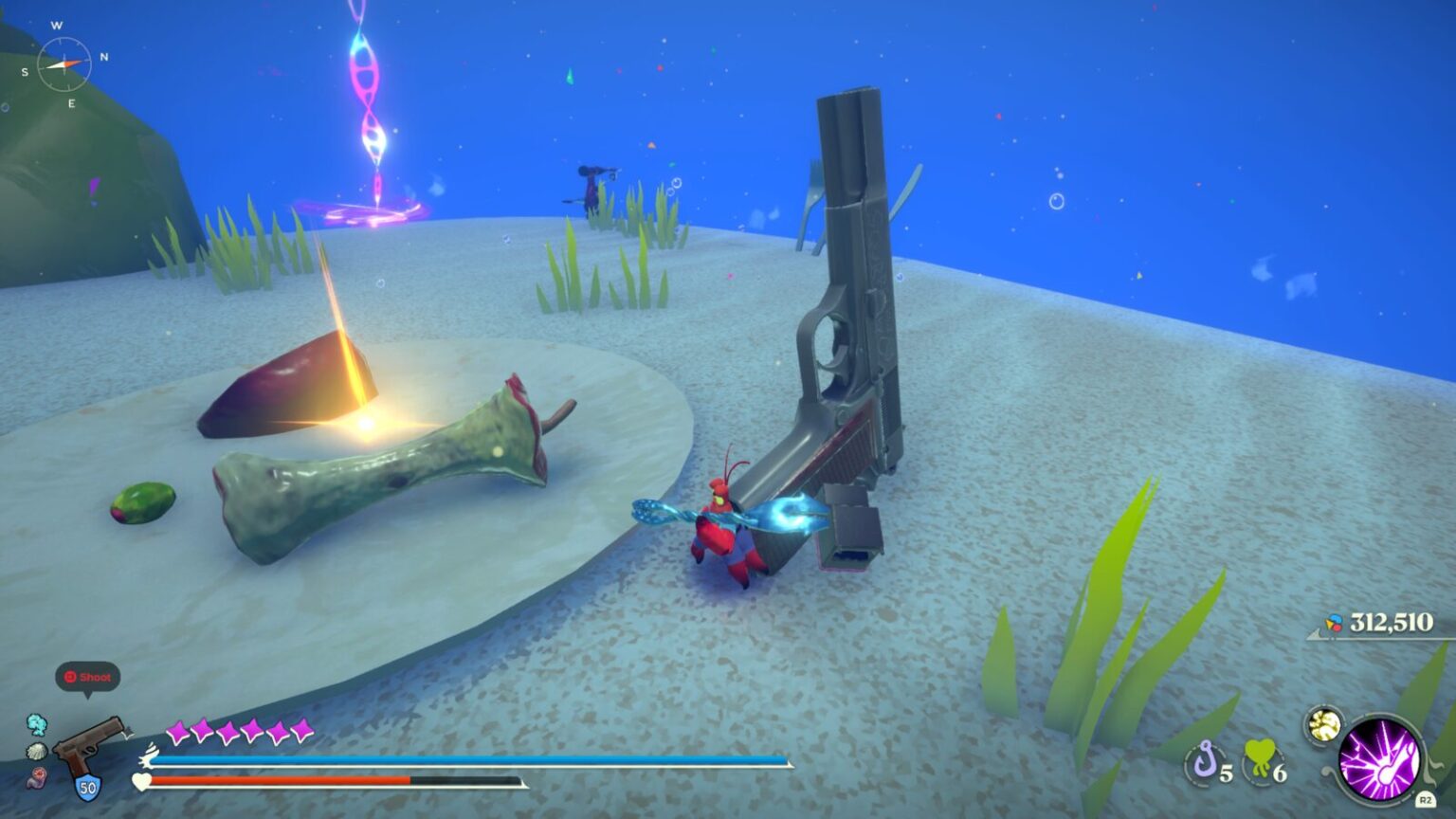The width and height of the screenshot is (1456, 819).
Task: Click the compass rose in the top-left
Action: click(64, 64)
